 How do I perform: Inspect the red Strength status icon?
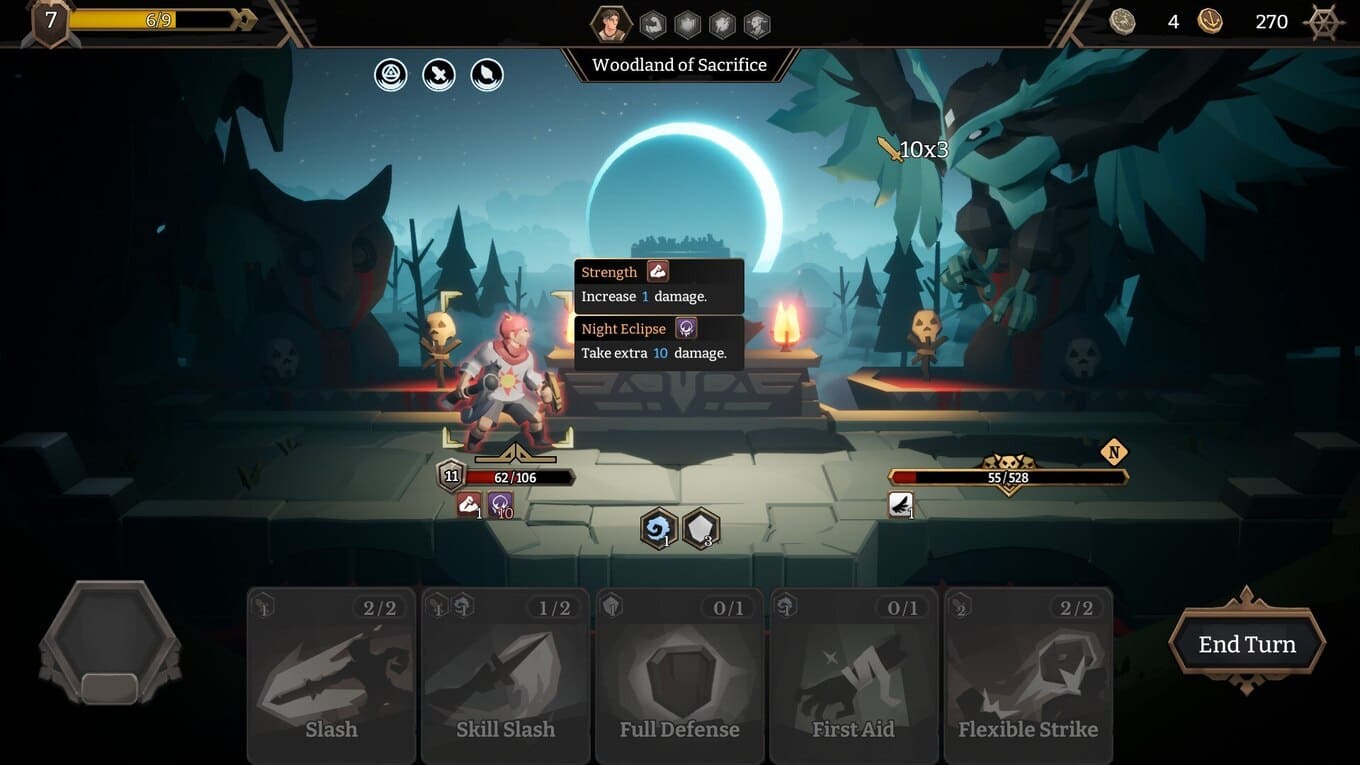tap(469, 504)
